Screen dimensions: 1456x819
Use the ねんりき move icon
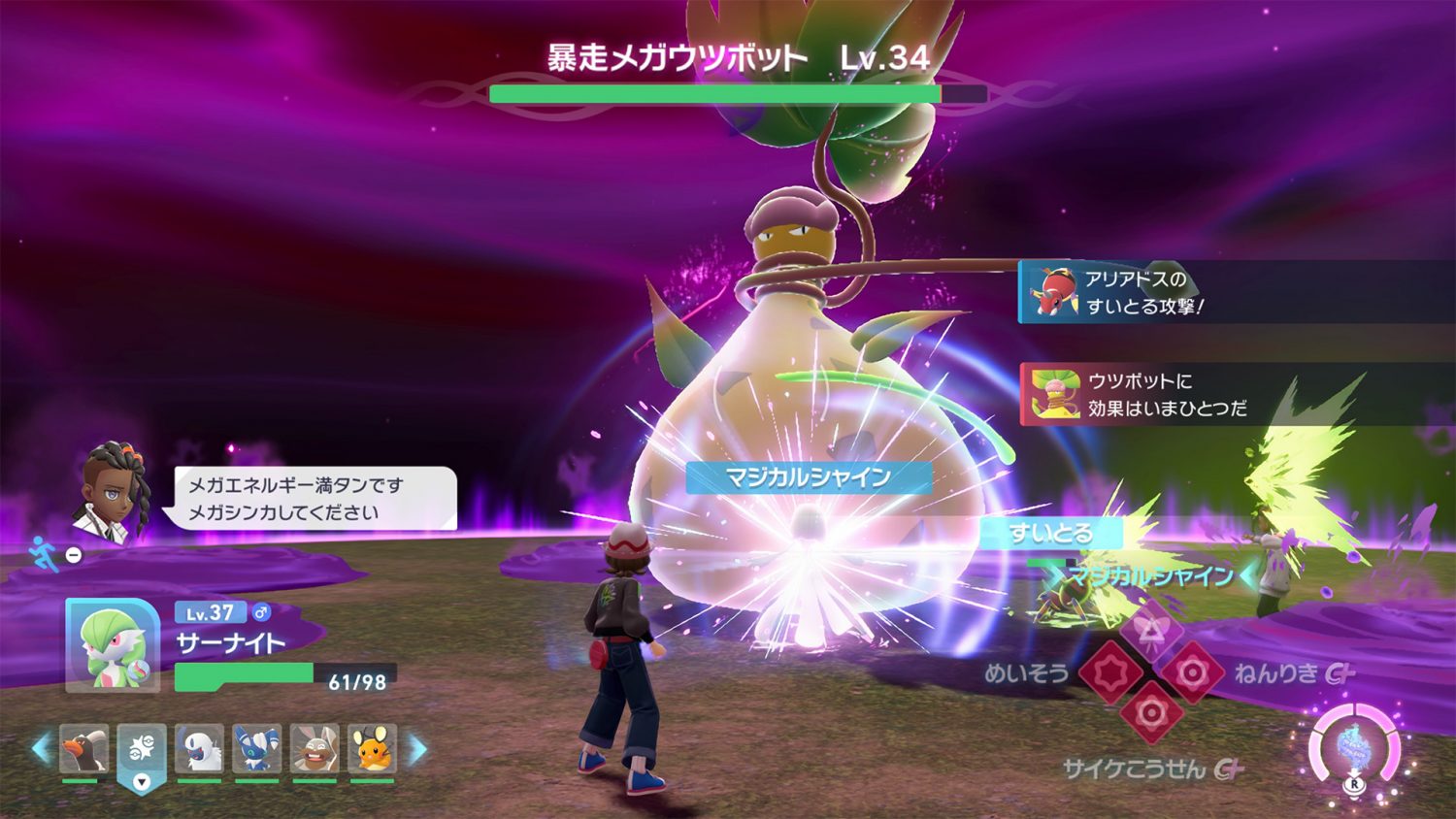click(x=1193, y=672)
